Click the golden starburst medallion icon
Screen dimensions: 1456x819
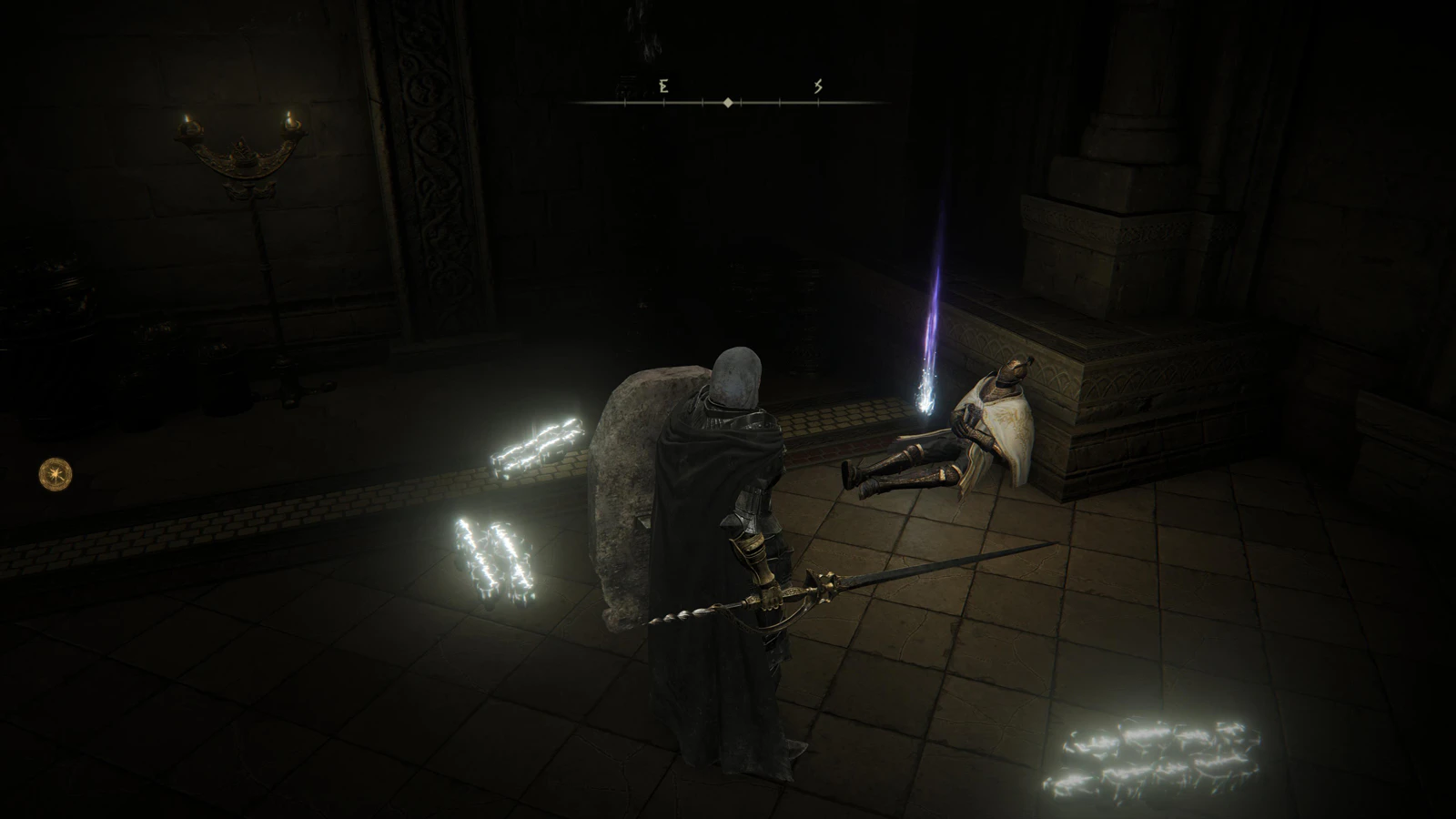56,473
